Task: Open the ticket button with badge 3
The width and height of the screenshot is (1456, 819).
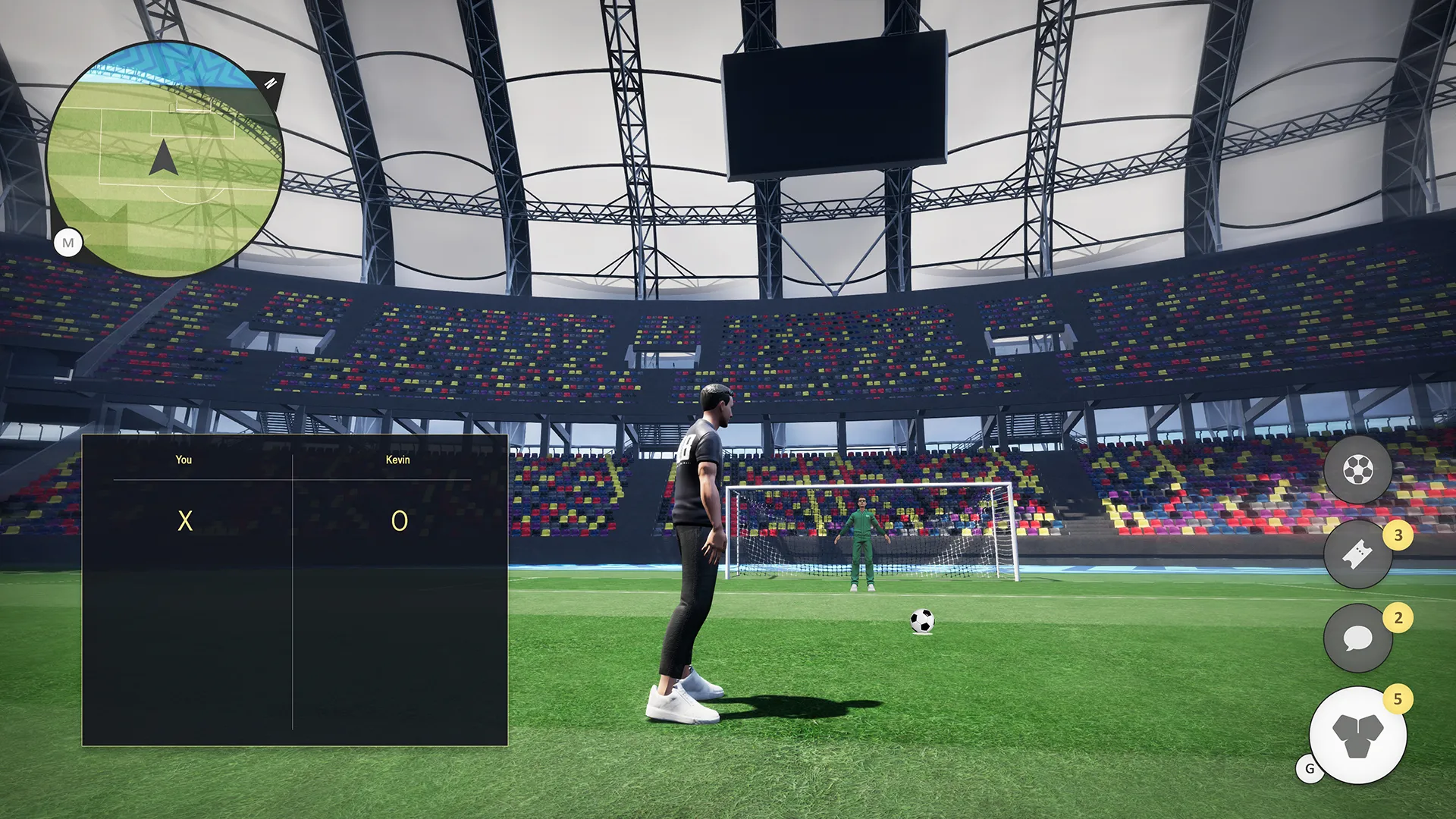Action: pyautogui.click(x=1357, y=555)
